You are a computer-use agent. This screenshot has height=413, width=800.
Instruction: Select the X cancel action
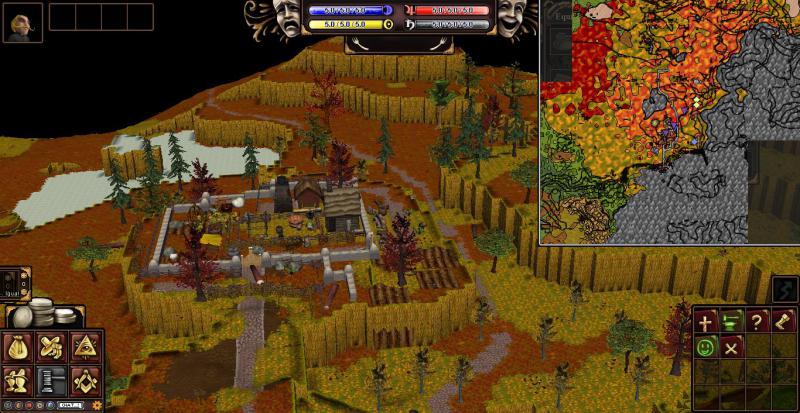coord(732,347)
